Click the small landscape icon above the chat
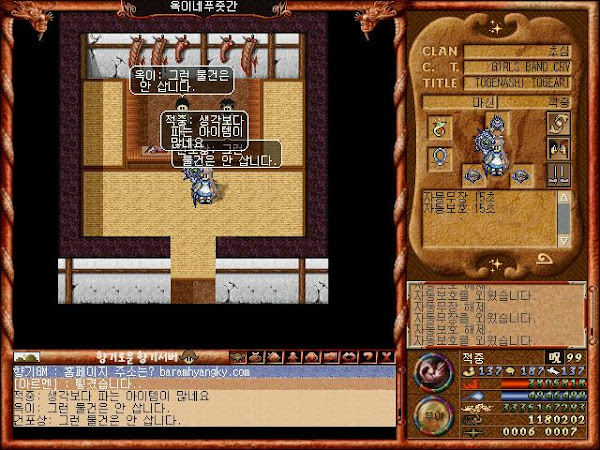This screenshot has width=600, height=450. point(26,357)
